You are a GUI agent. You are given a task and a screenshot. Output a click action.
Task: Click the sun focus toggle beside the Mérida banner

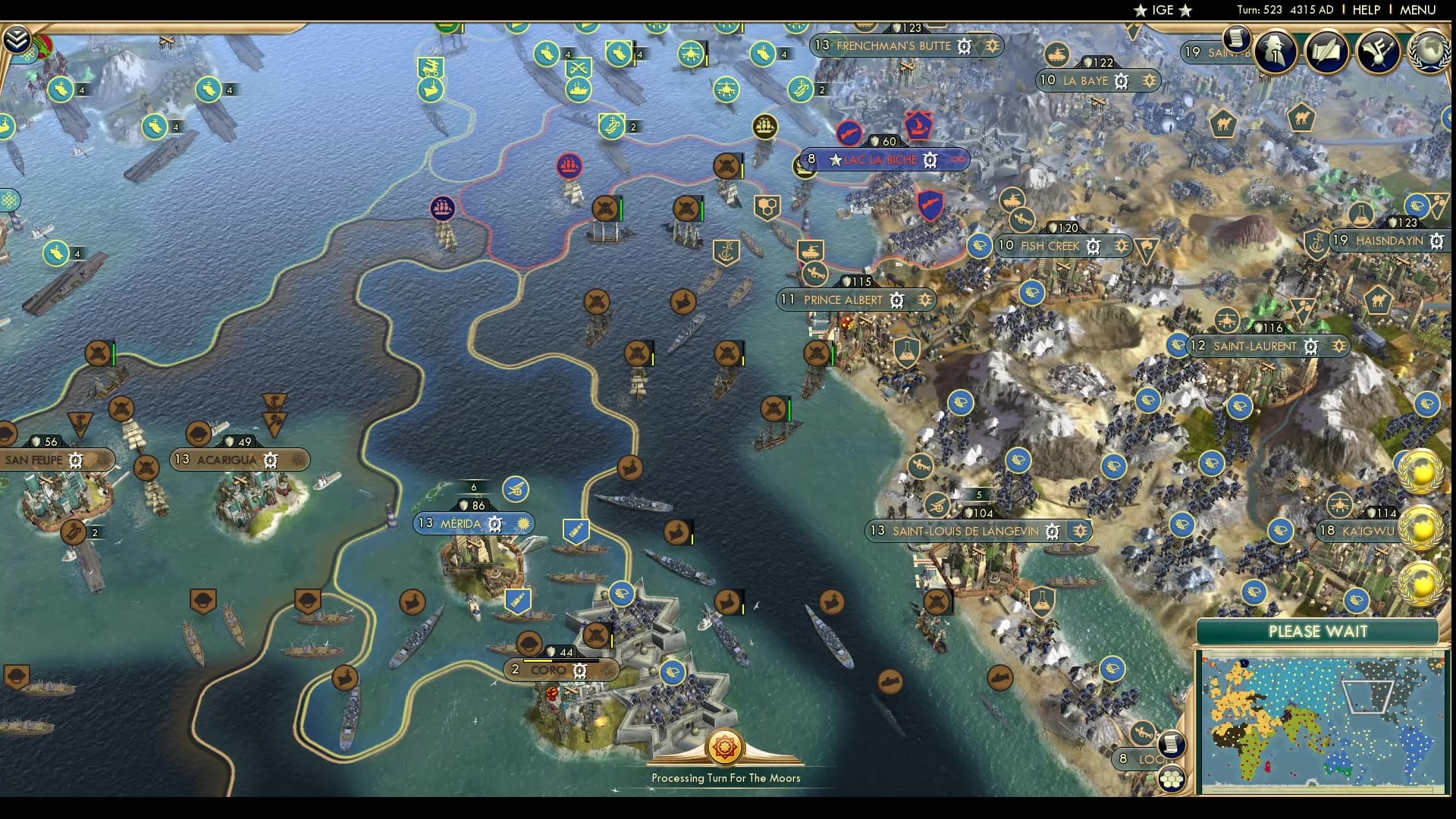[x=523, y=523]
